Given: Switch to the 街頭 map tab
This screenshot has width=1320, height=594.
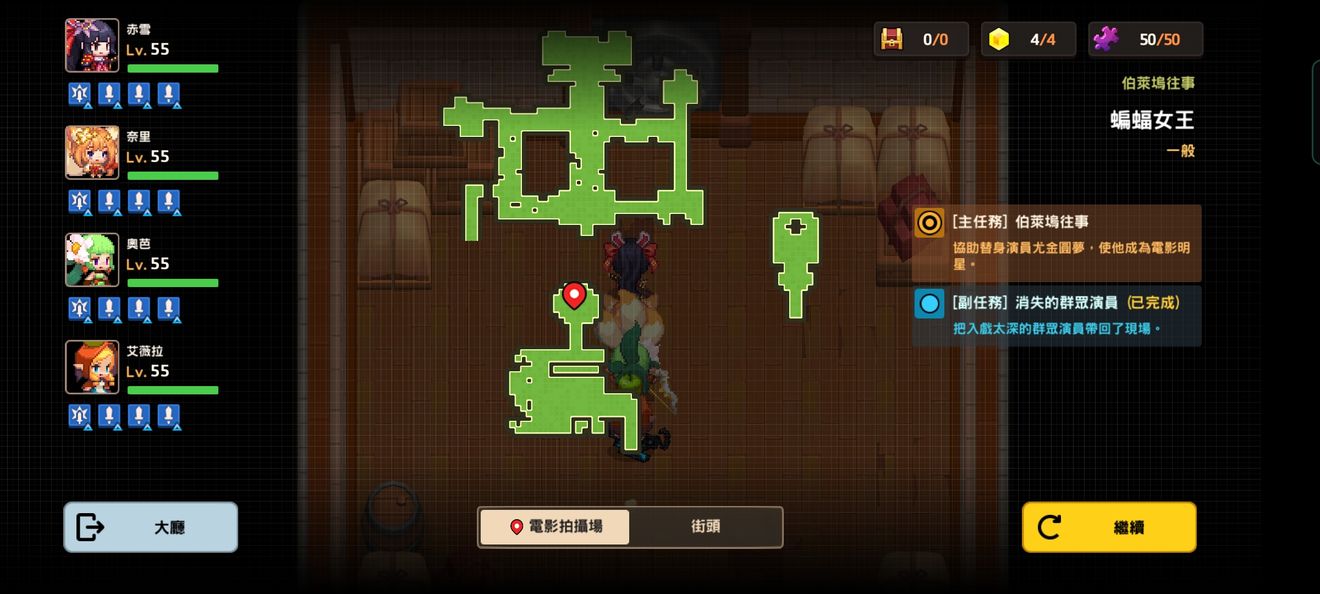Looking at the screenshot, I should point(705,527).
